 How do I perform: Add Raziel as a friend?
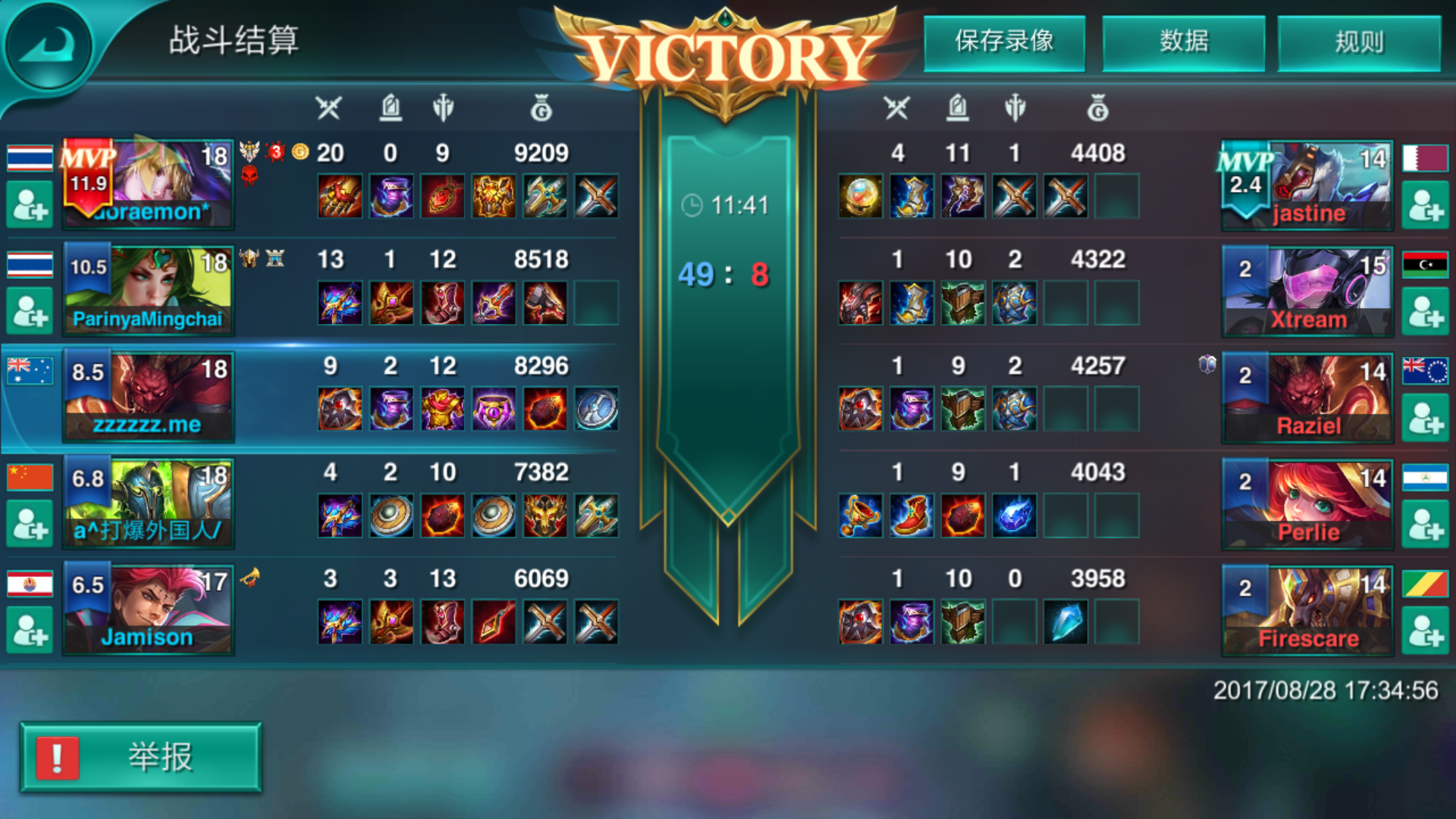[1425, 418]
